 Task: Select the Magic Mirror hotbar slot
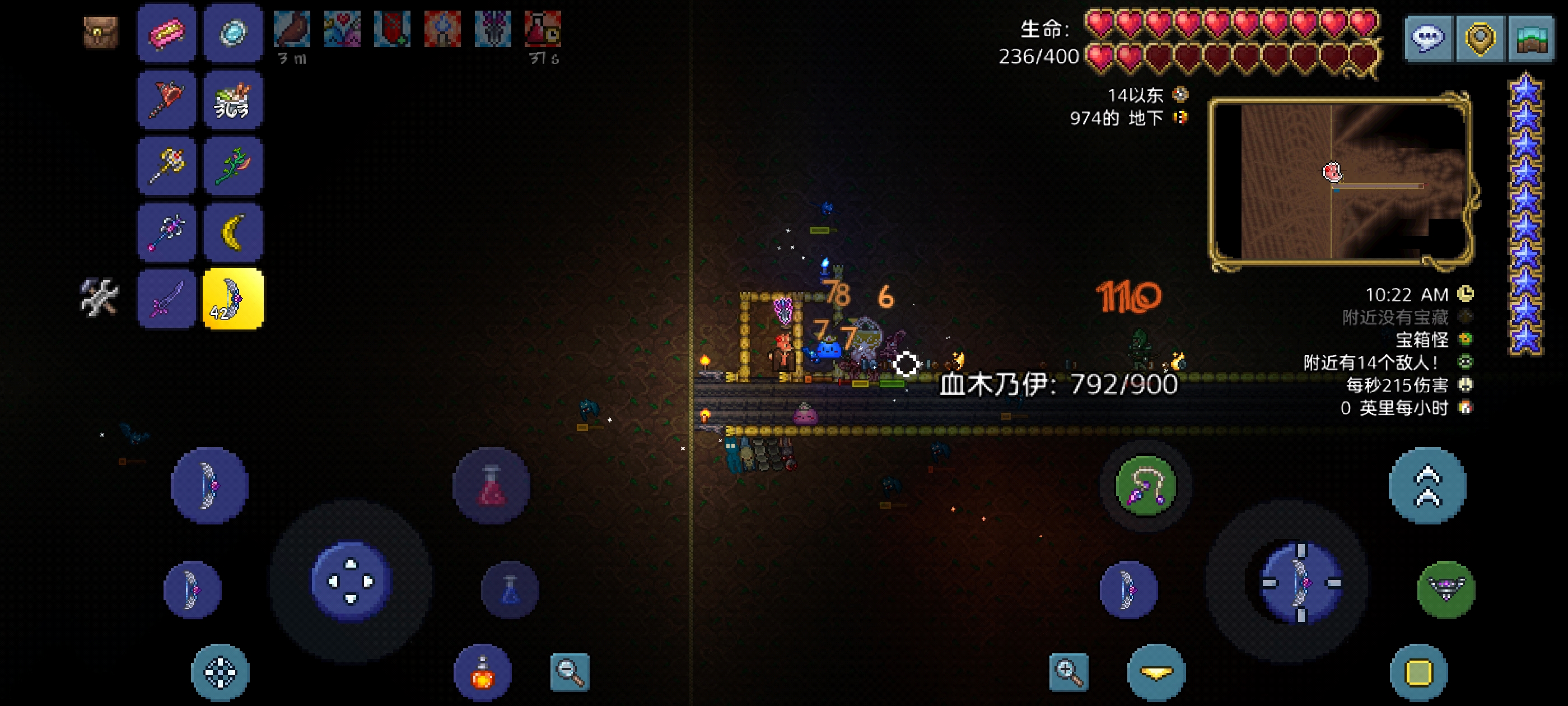pos(233,33)
